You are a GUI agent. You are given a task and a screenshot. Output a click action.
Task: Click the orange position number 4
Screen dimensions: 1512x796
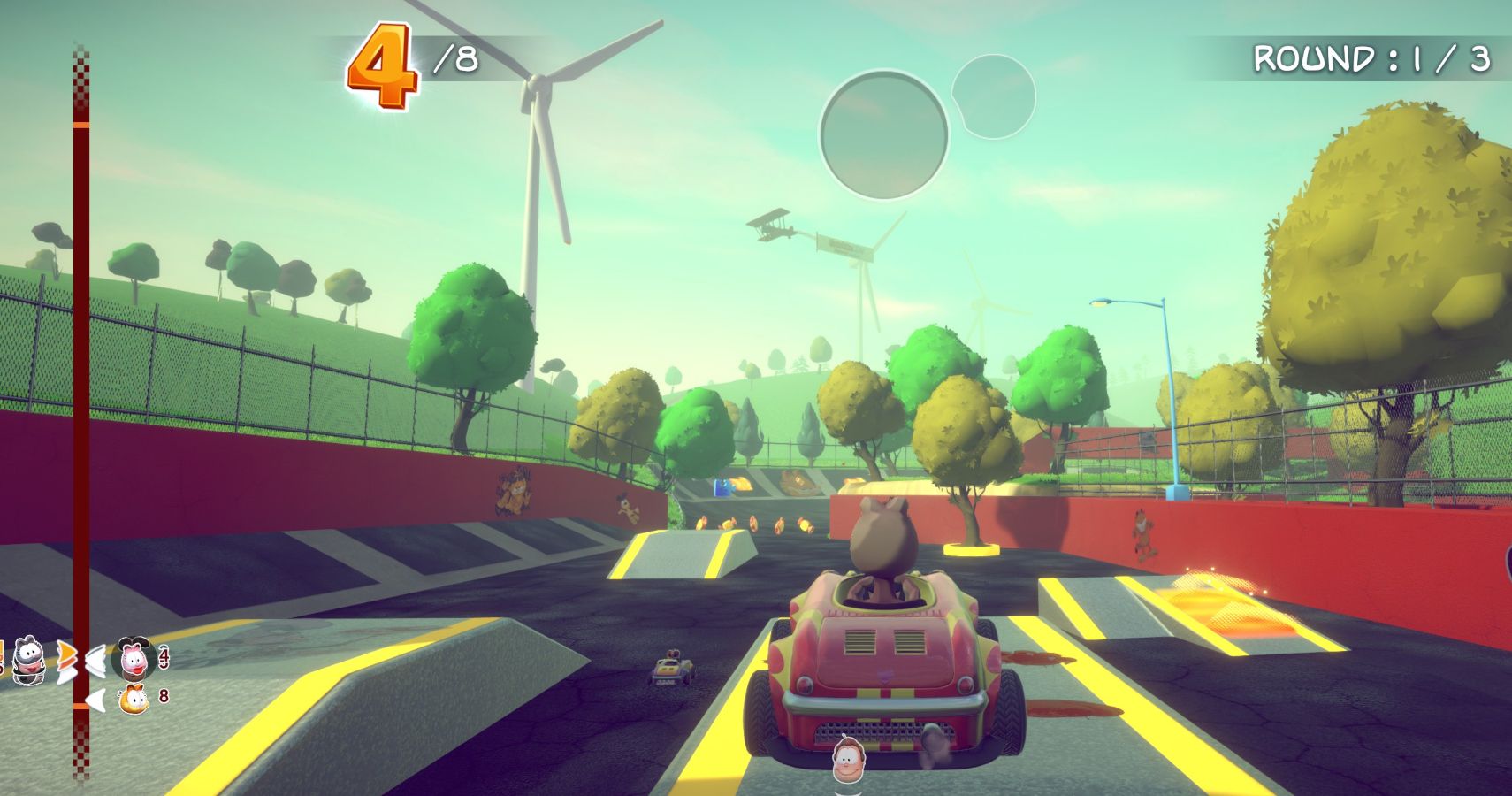click(x=382, y=64)
